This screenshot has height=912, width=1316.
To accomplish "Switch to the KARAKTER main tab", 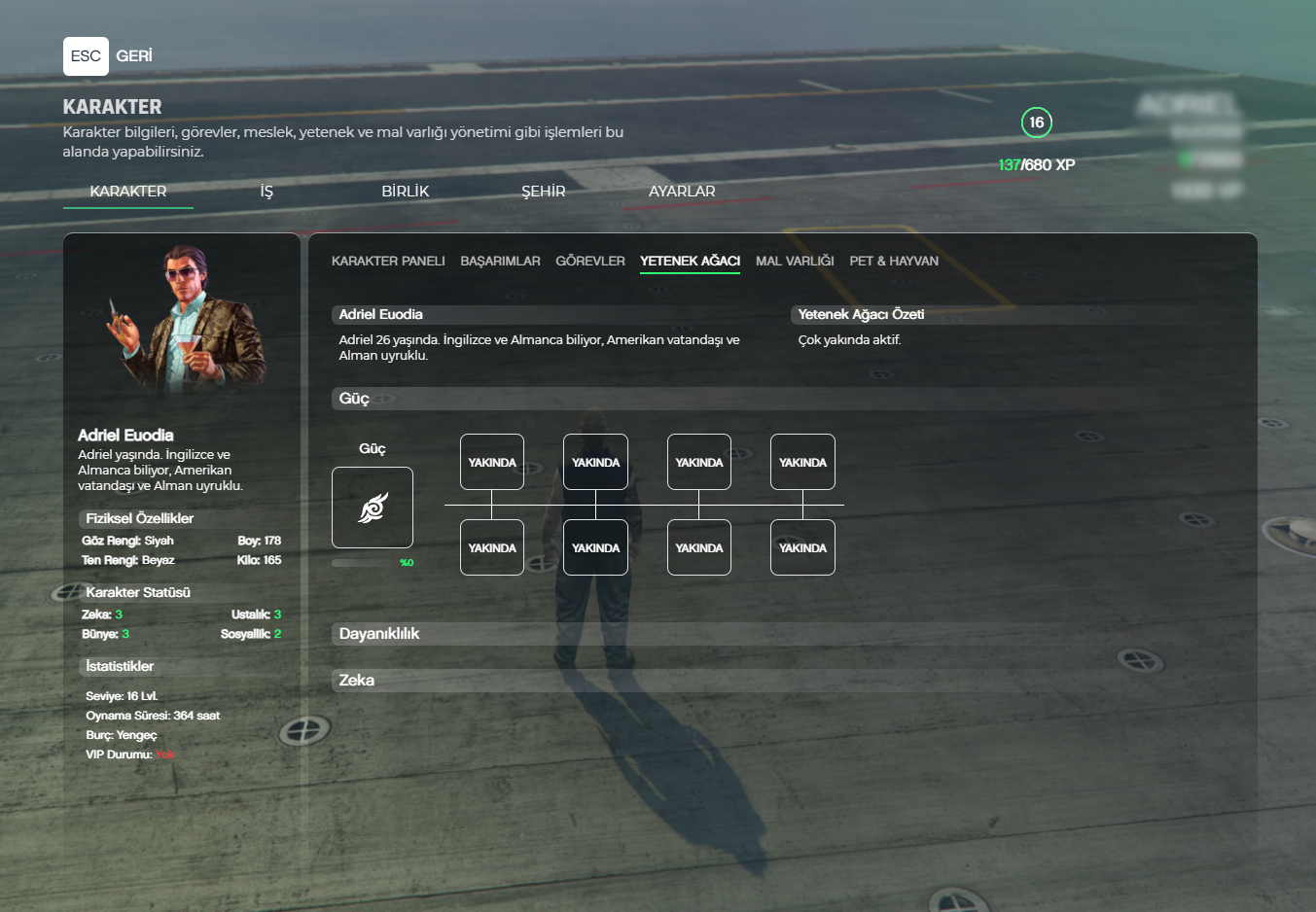I will click(128, 192).
